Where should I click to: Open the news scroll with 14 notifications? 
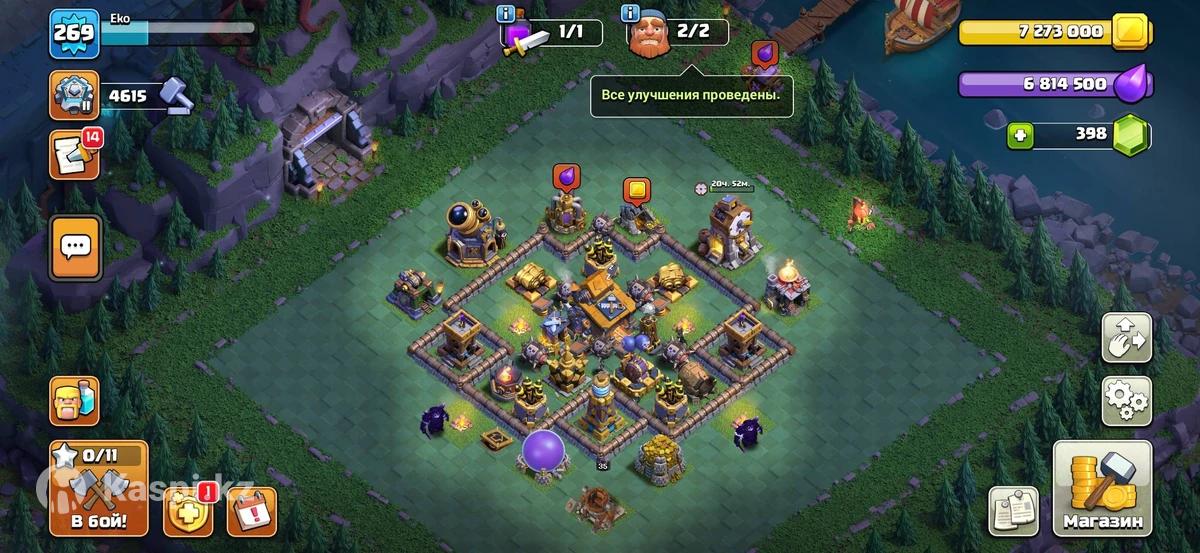point(74,155)
